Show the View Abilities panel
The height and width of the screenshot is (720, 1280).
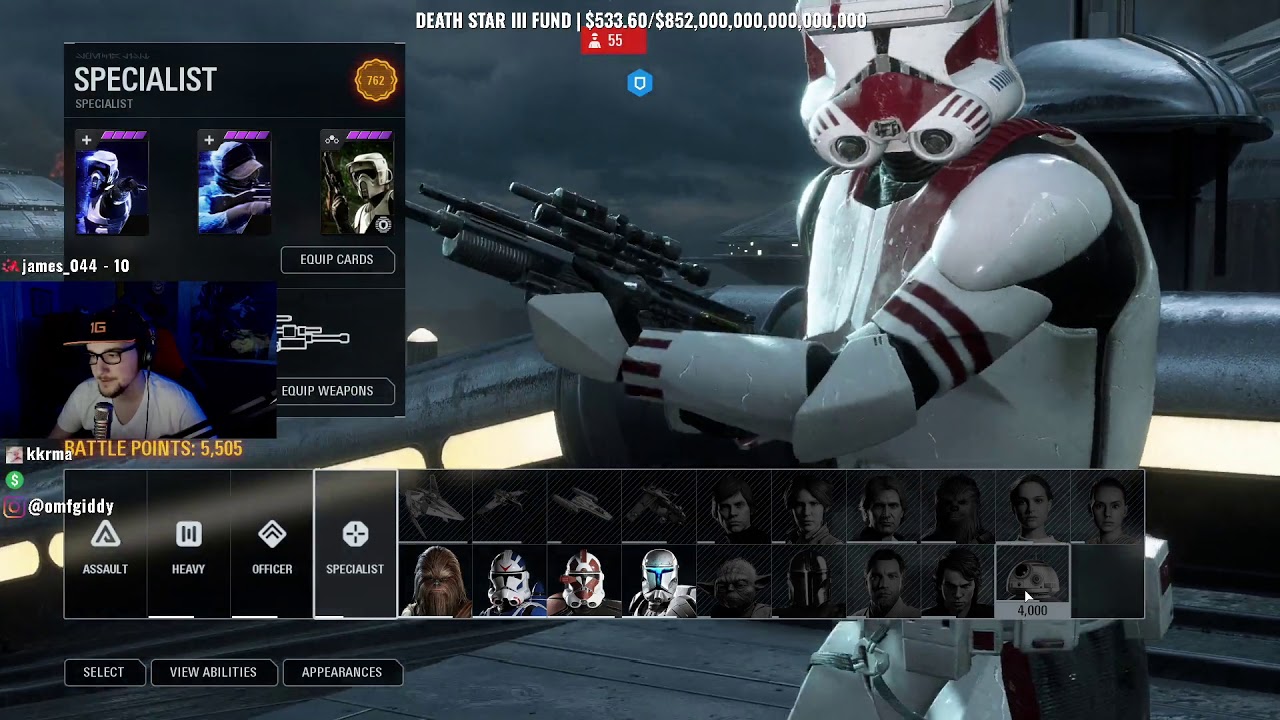point(213,673)
